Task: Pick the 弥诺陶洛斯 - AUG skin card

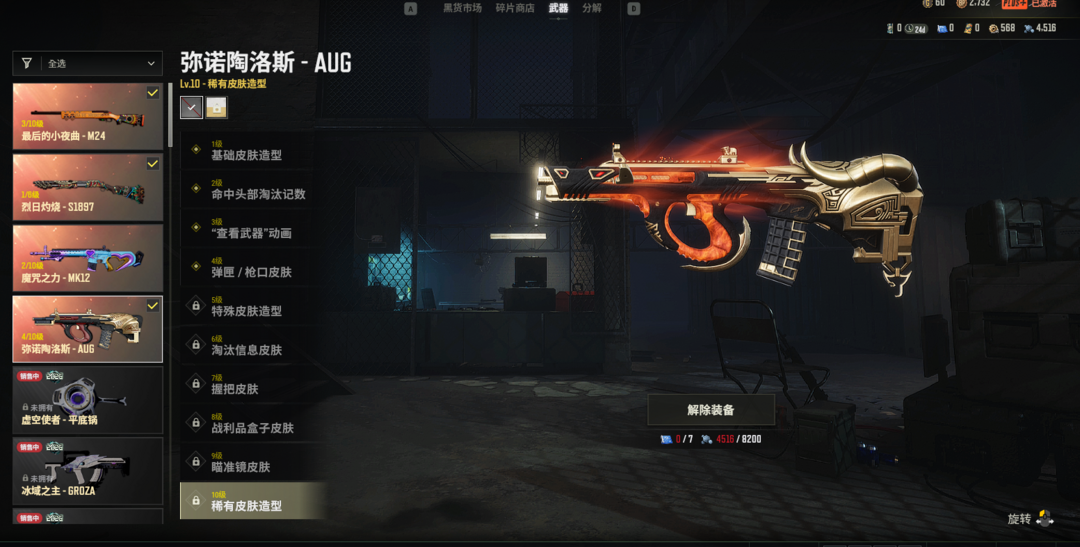Action: [x=87, y=329]
